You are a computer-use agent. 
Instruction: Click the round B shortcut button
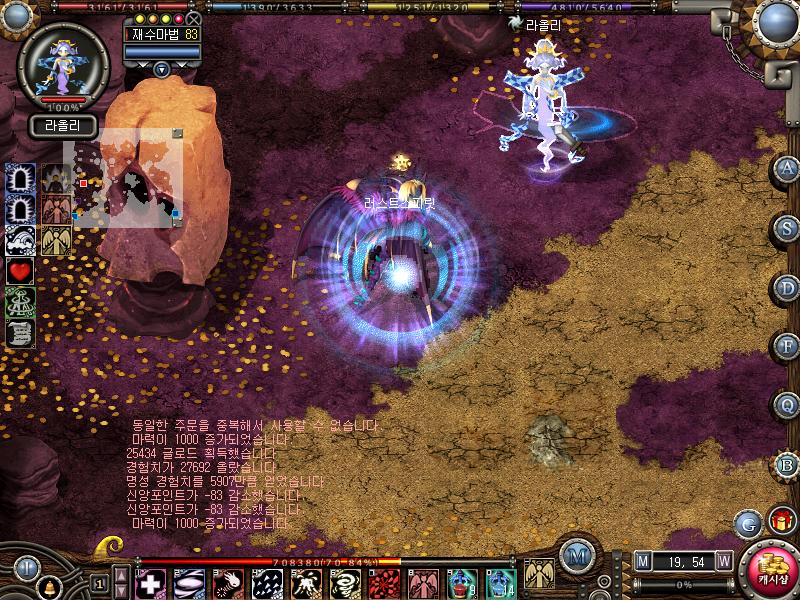pos(787,465)
